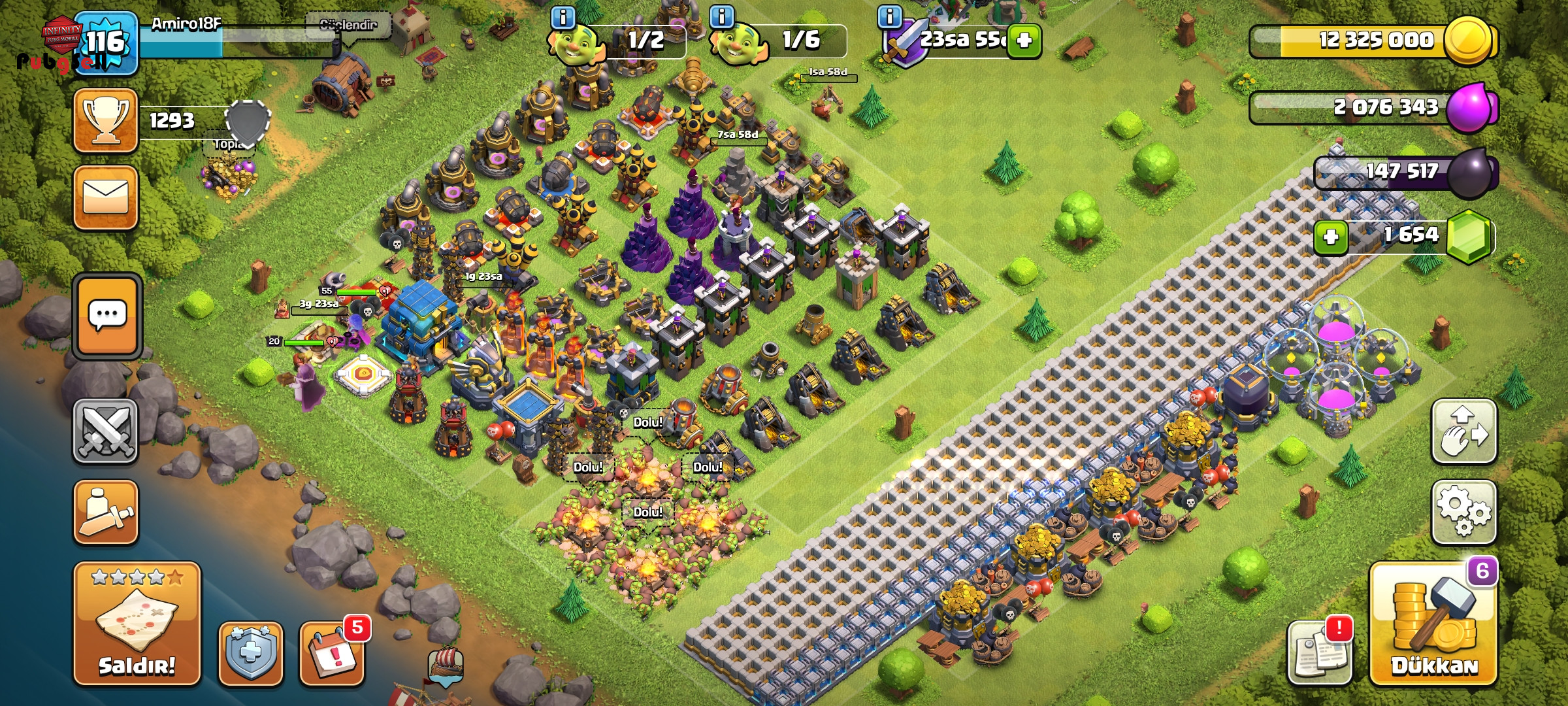Open the events calendar
Viewport: 1568px width, 706px height.
coord(332,653)
